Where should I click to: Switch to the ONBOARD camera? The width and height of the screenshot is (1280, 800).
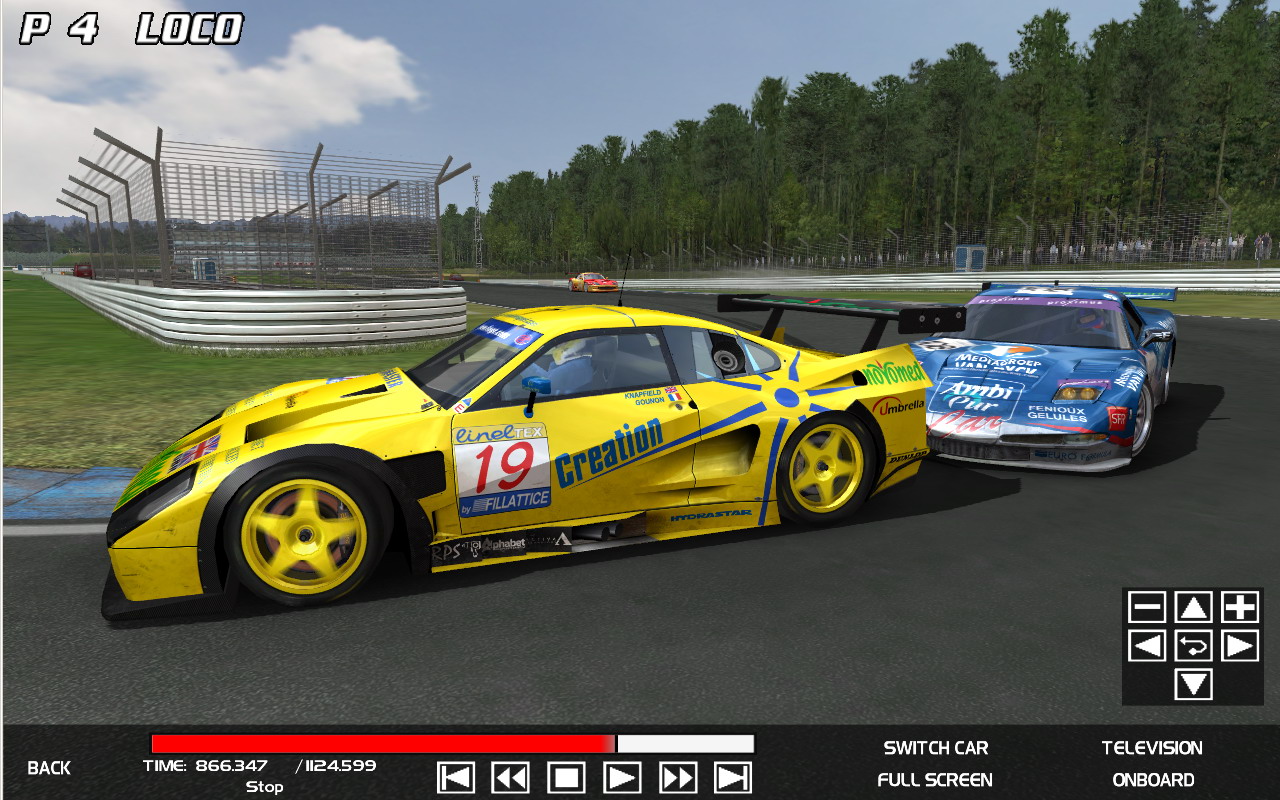click(x=1153, y=780)
